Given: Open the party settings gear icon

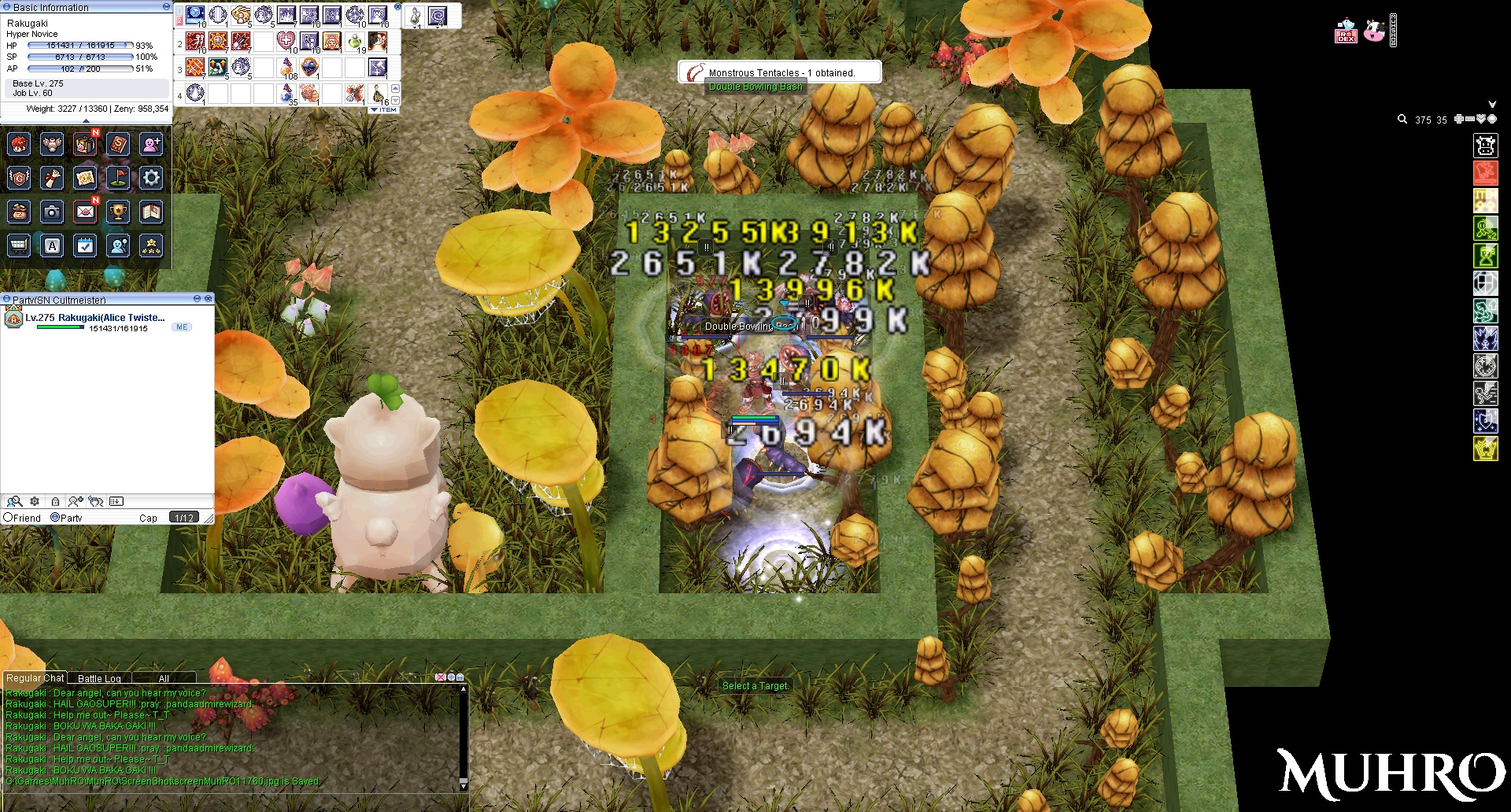Looking at the screenshot, I should (x=35, y=501).
